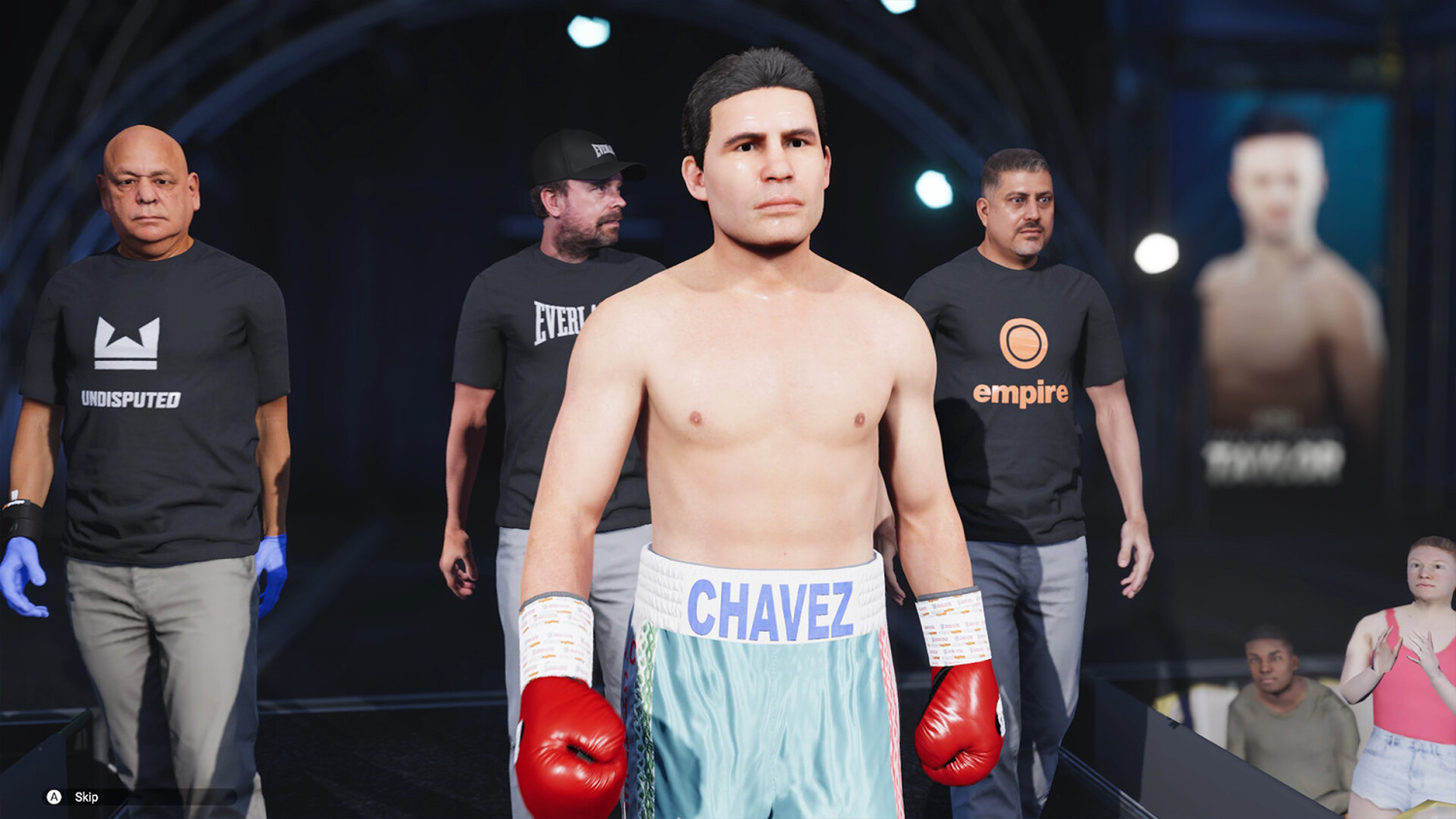Select the Skip button

[x=86, y=797]
